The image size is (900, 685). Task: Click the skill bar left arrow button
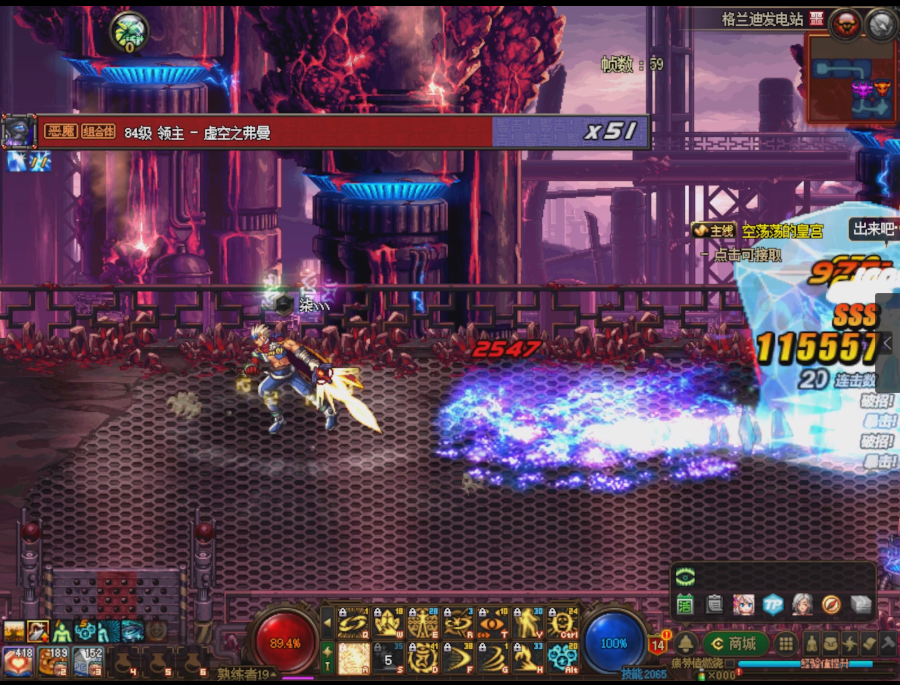point(326,623)
